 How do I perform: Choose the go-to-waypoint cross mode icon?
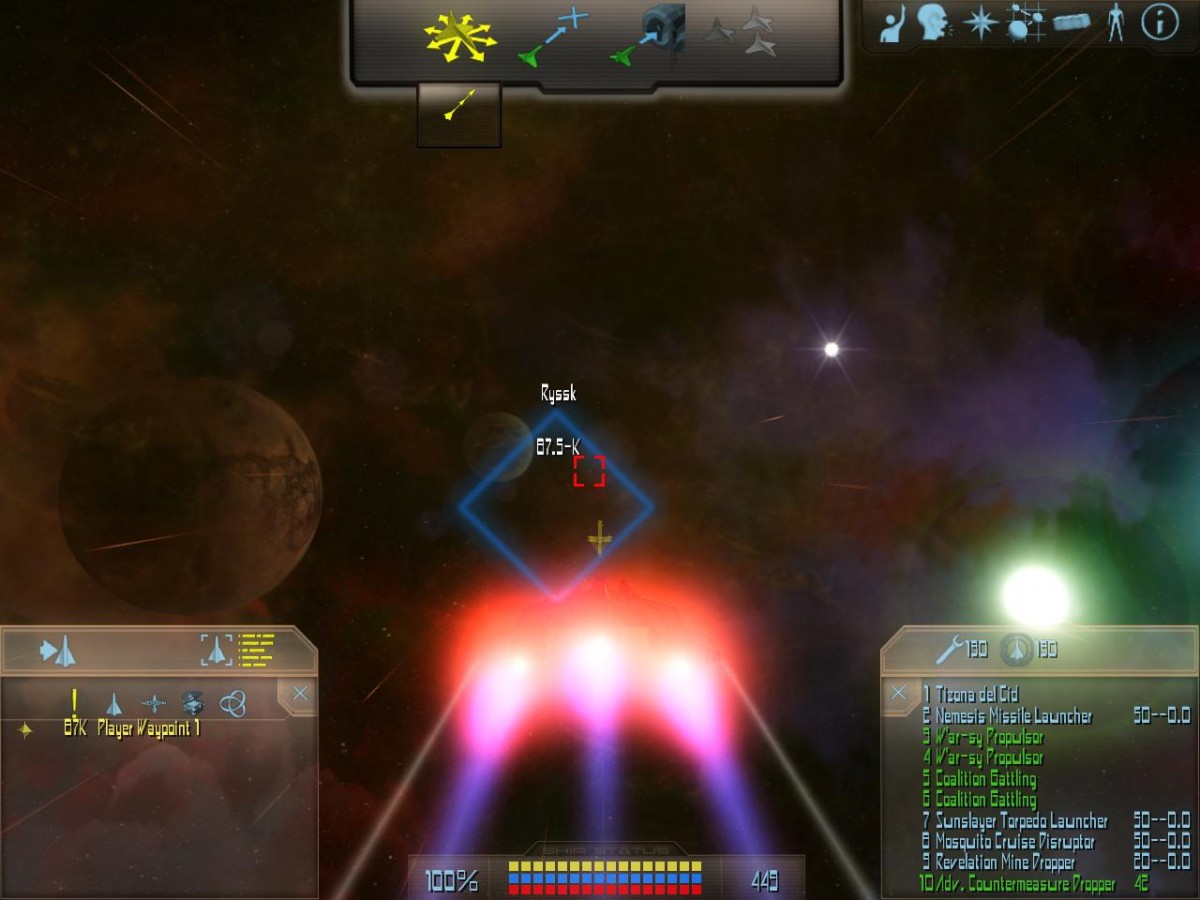coord(553,37)
